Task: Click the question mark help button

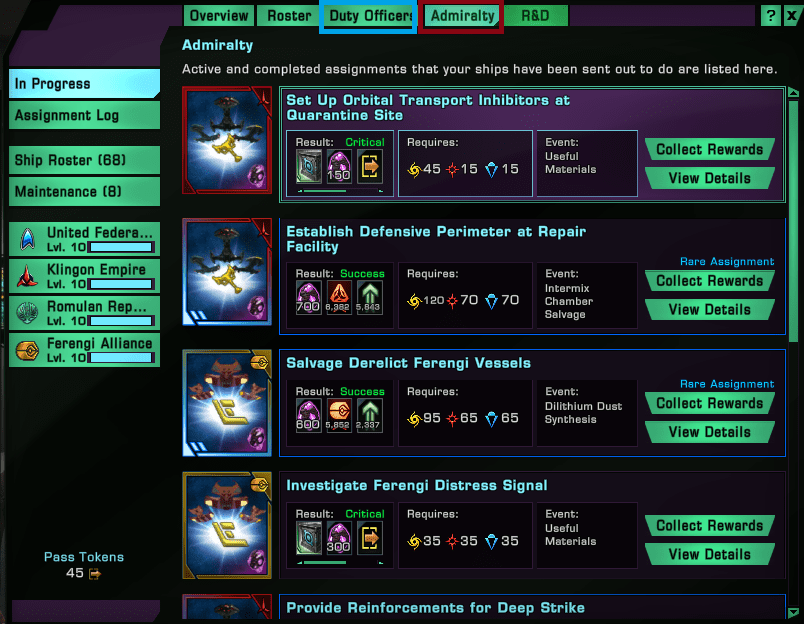Action: pos(770,16)
